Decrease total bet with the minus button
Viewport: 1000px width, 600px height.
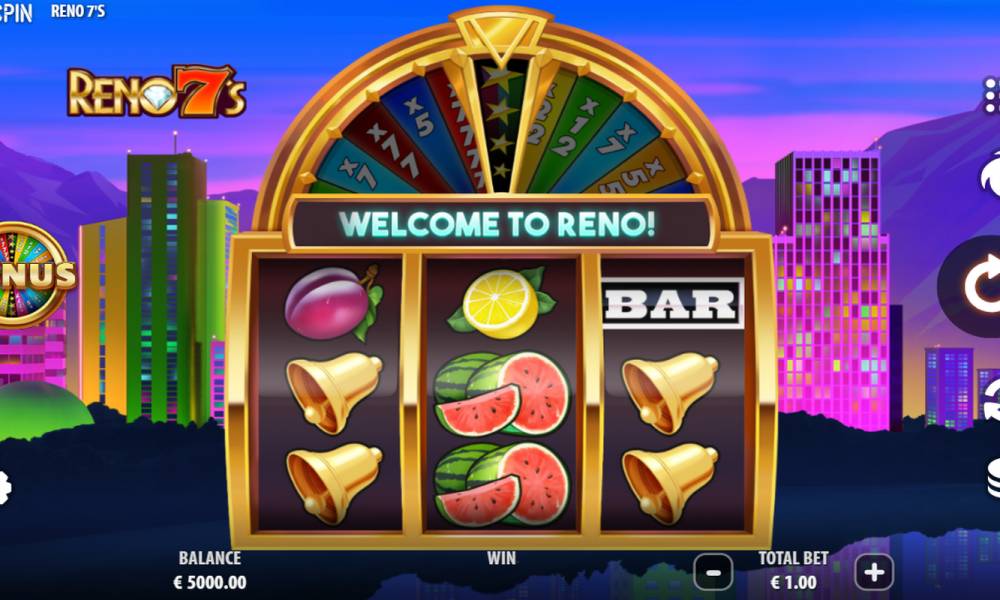713,572
